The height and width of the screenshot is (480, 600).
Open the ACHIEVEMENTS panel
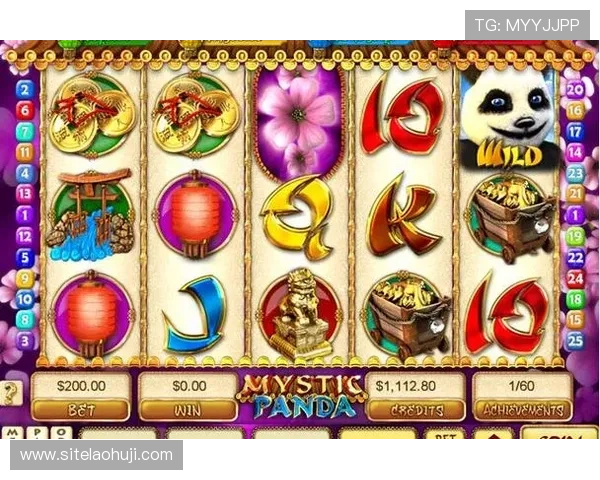click(x=521, y=410)
